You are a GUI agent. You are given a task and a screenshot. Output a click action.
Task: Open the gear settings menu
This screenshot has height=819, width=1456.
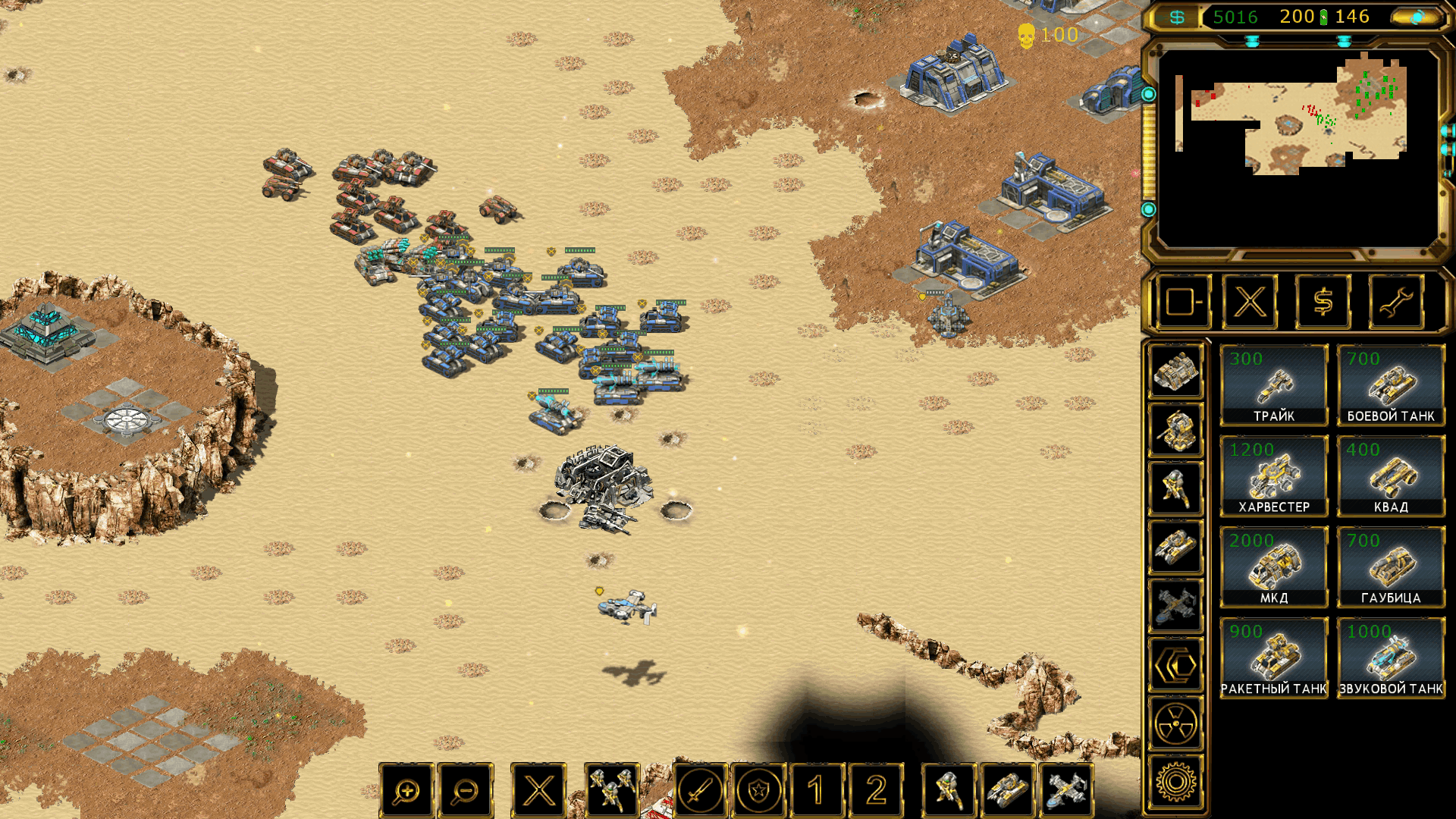pyautogui.click(x=1175, y=782)
